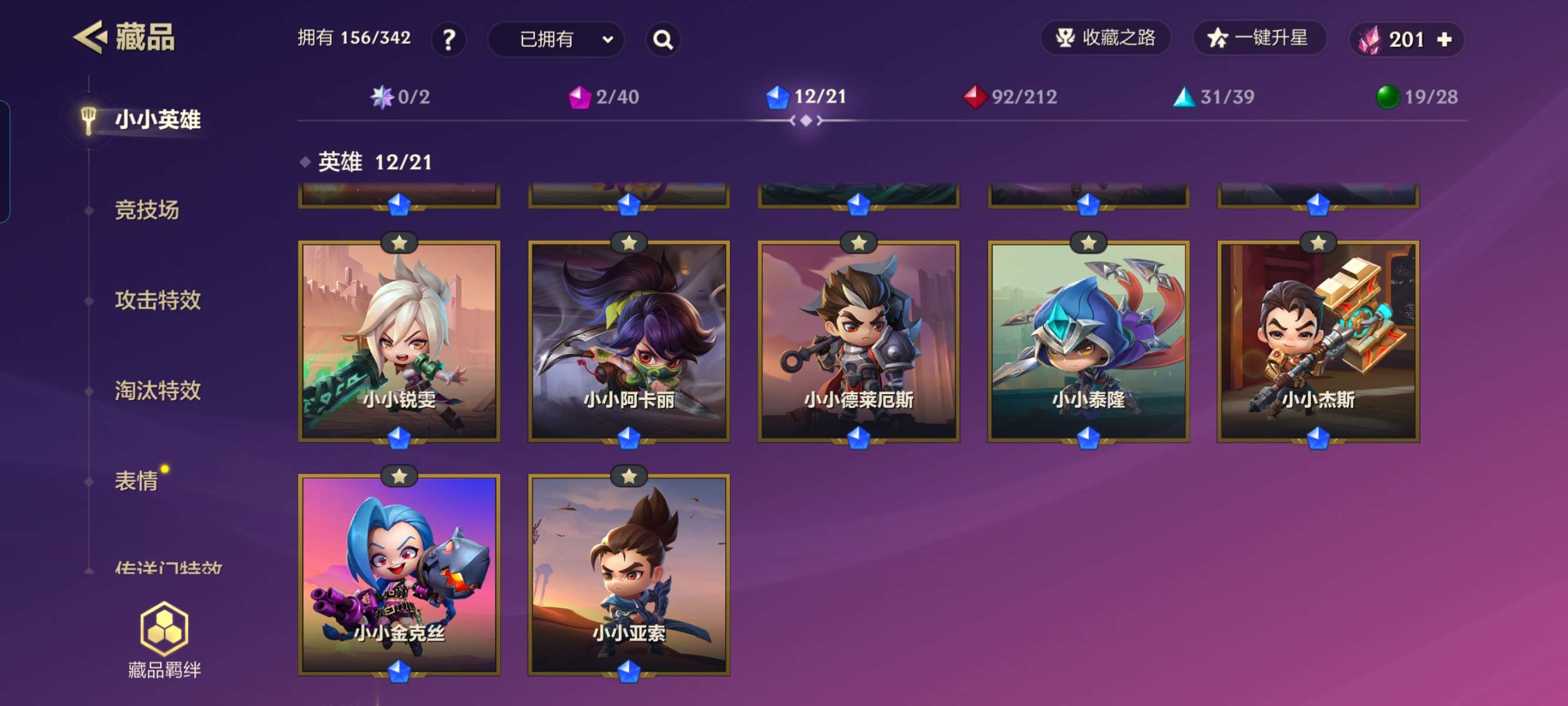Open the question mark help button

[x=449, y=40]
